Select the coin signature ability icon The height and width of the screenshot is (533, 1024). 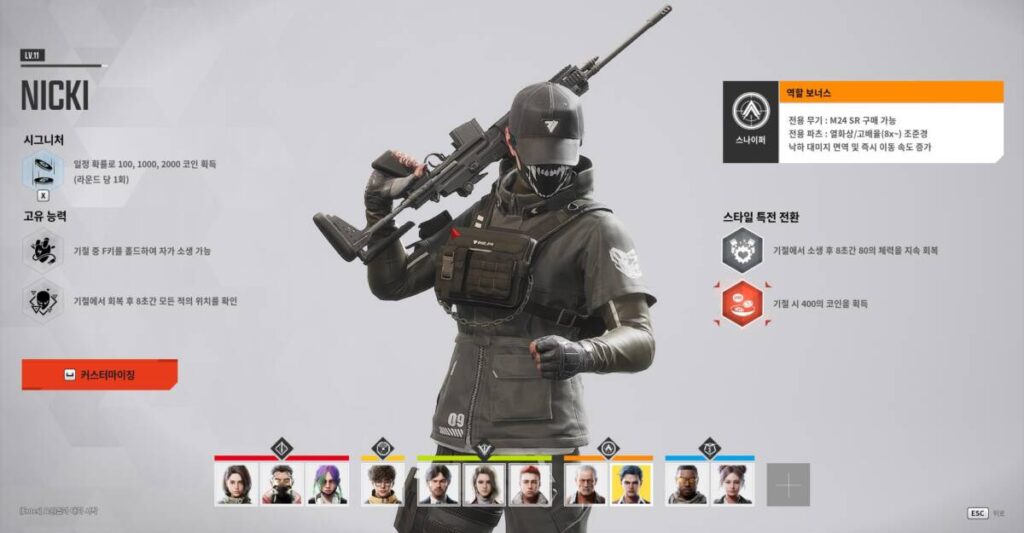pos(43,170)
